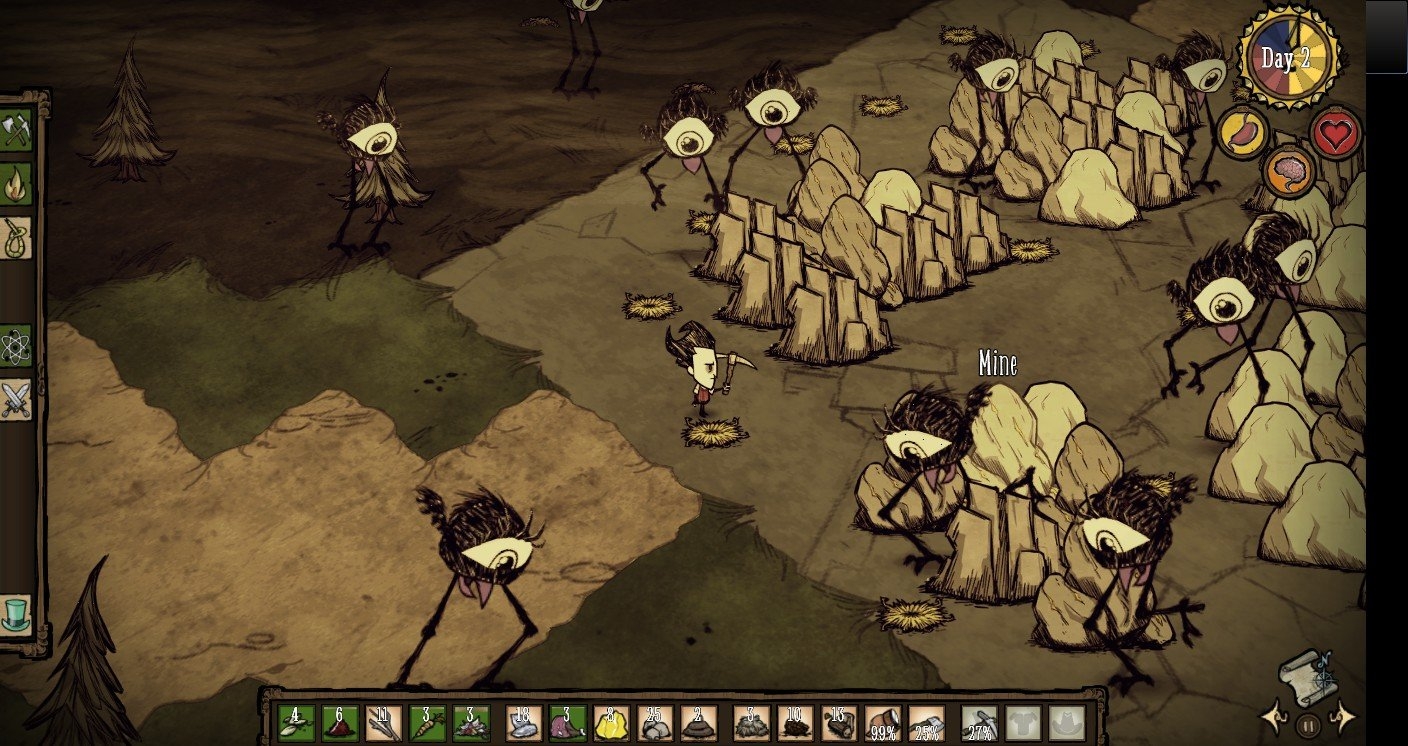The height and width of the screenshot is (746, 1408).
Task: Select the axe at 25% durability
Action: coord(927,723)
